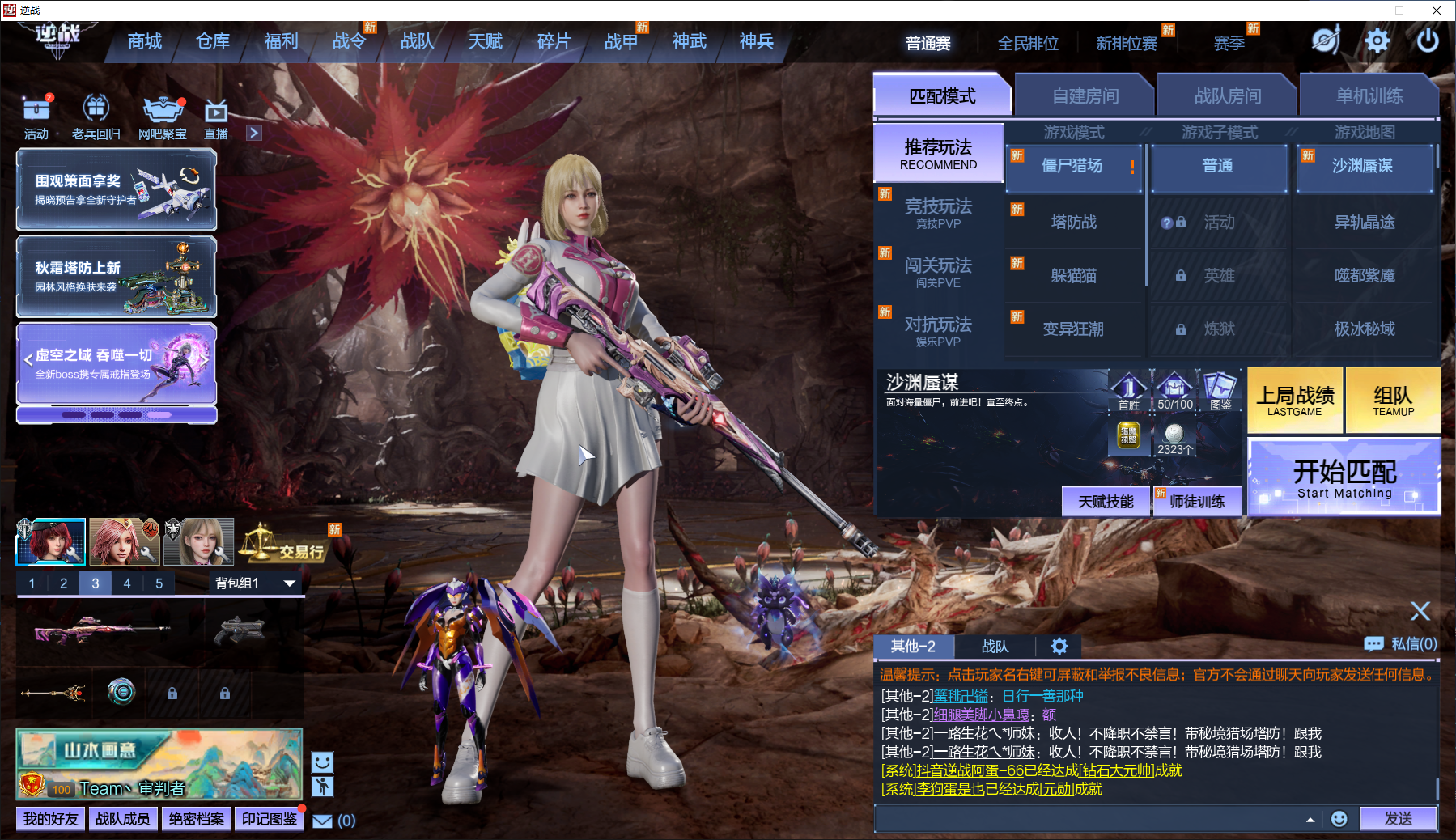This screenshot has height=840, width=1456.
Task: Open the 背包组1 backpack dropdown
Action: [255, 583]
